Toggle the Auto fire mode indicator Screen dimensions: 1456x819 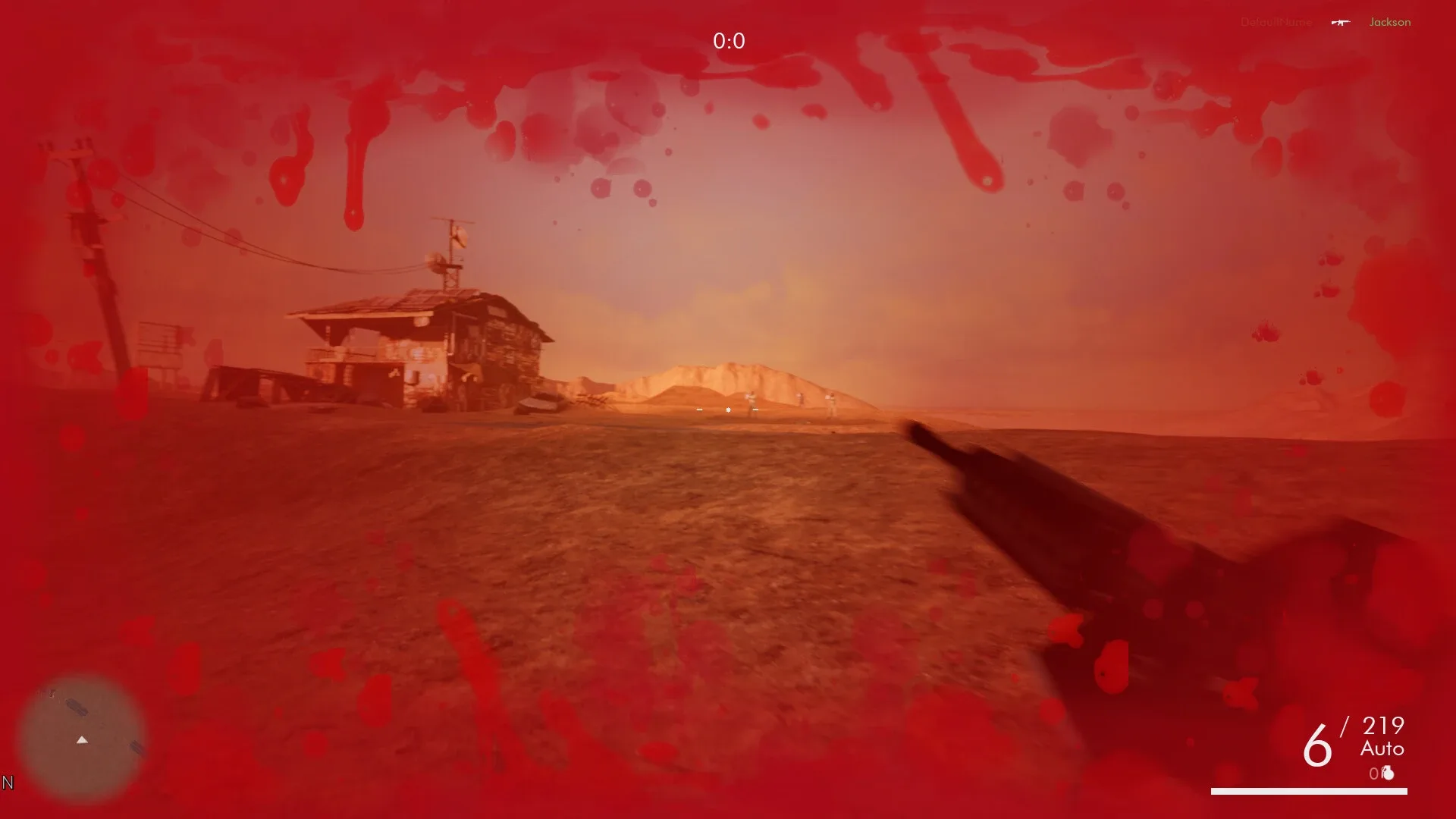tap(1382, 749)
